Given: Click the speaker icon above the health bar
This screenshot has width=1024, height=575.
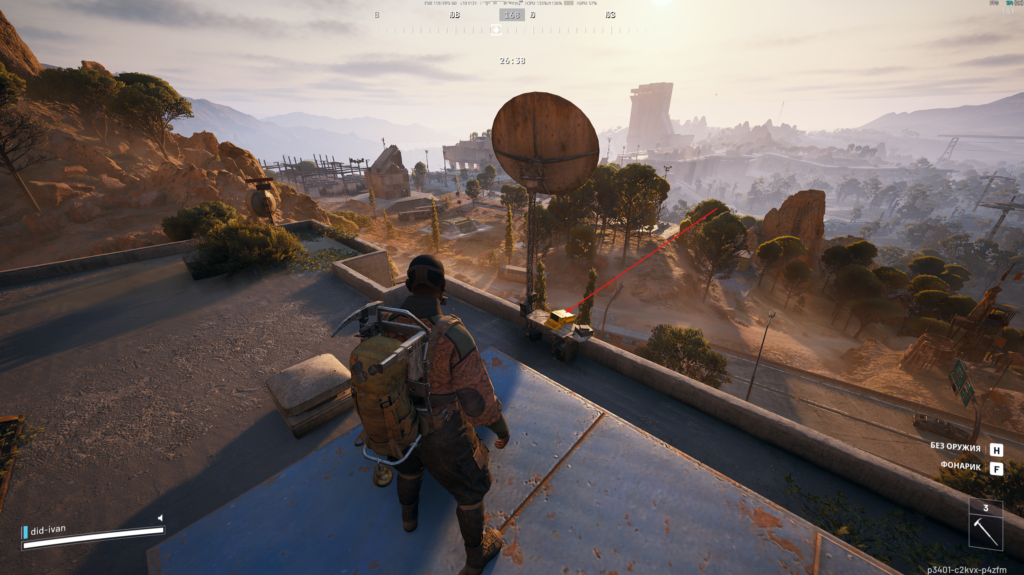Looking at the screenshot, I should [159, 518].
